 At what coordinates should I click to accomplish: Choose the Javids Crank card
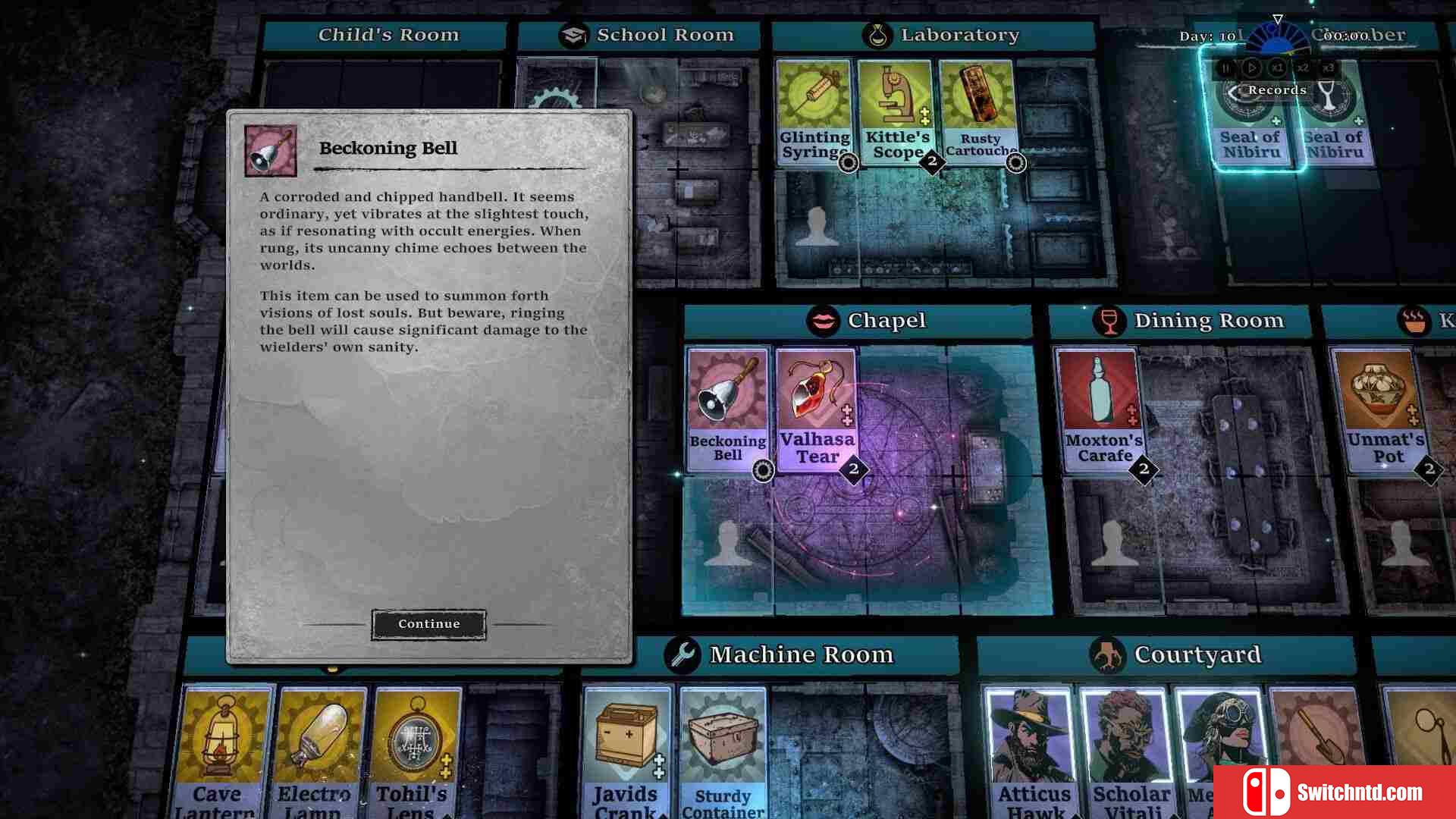[625, 751]
